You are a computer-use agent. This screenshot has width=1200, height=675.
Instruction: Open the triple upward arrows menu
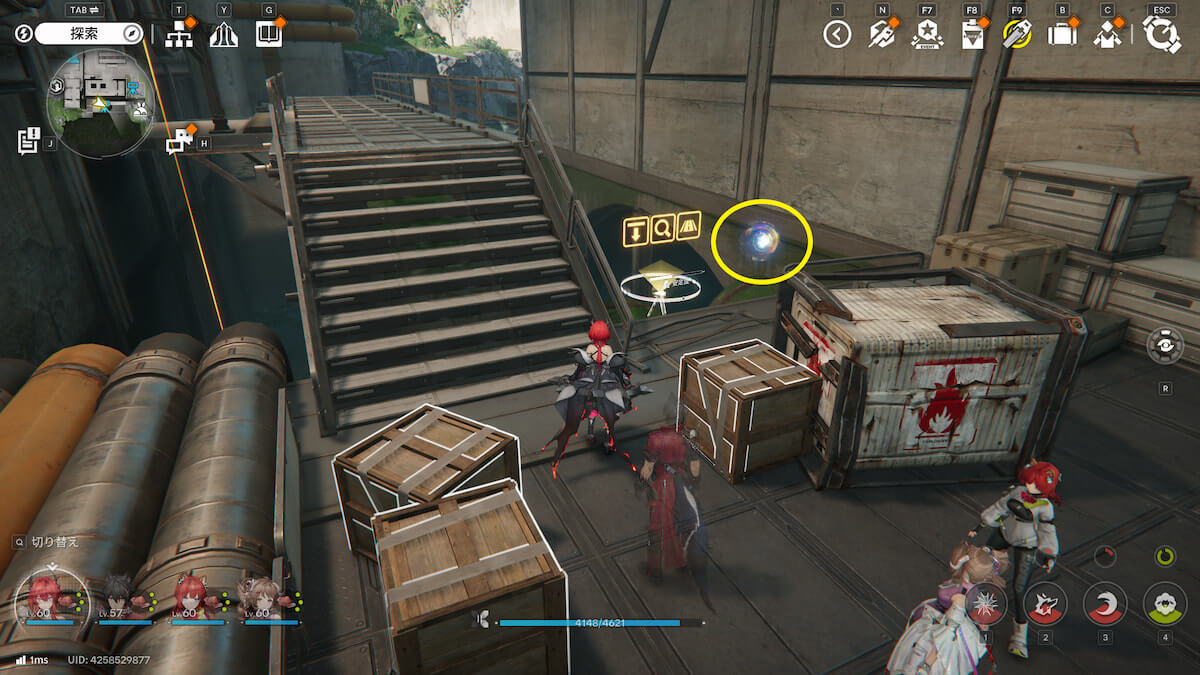click(224, 35)
